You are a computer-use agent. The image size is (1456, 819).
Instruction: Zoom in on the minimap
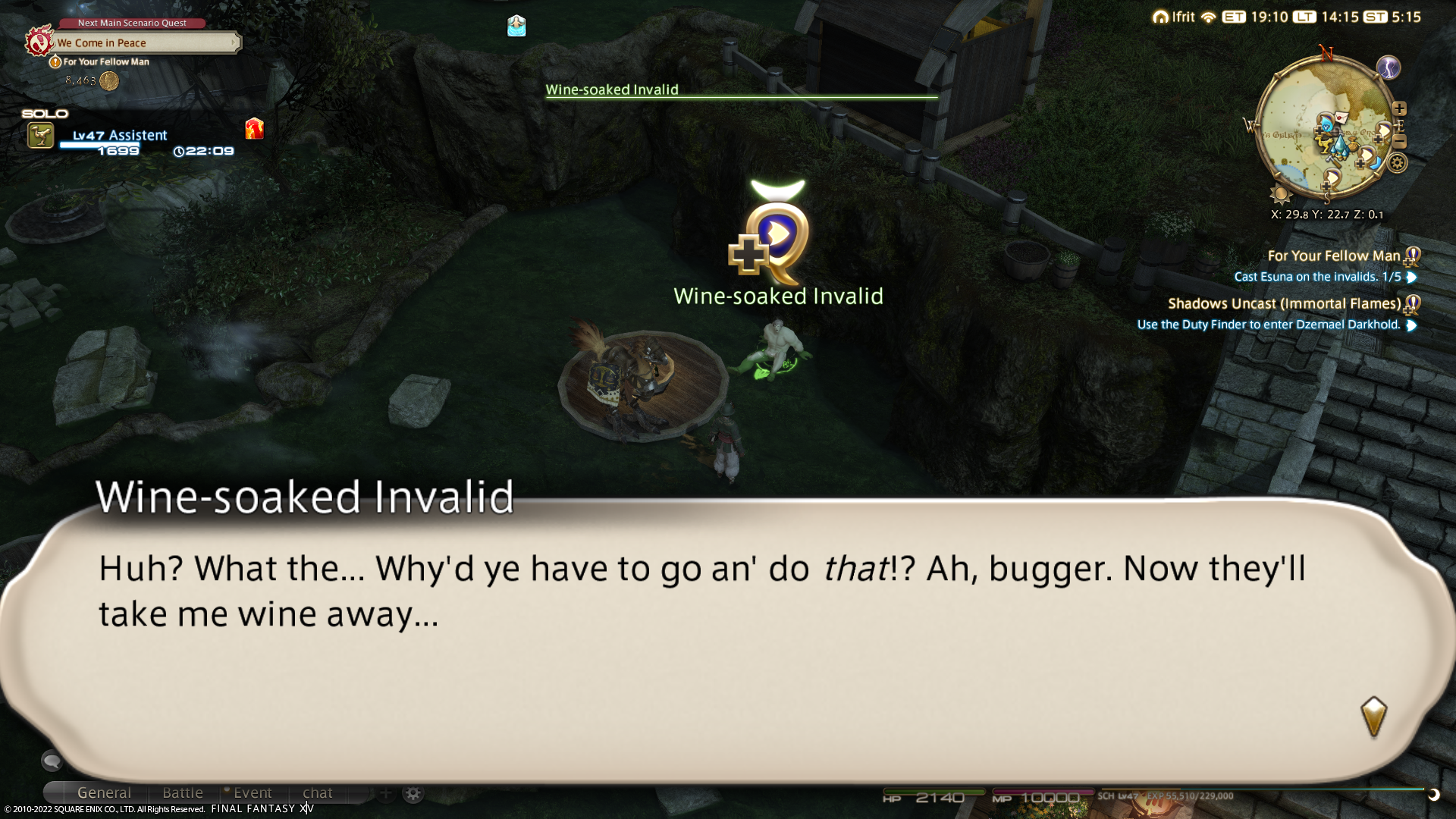pos(1399,108)
